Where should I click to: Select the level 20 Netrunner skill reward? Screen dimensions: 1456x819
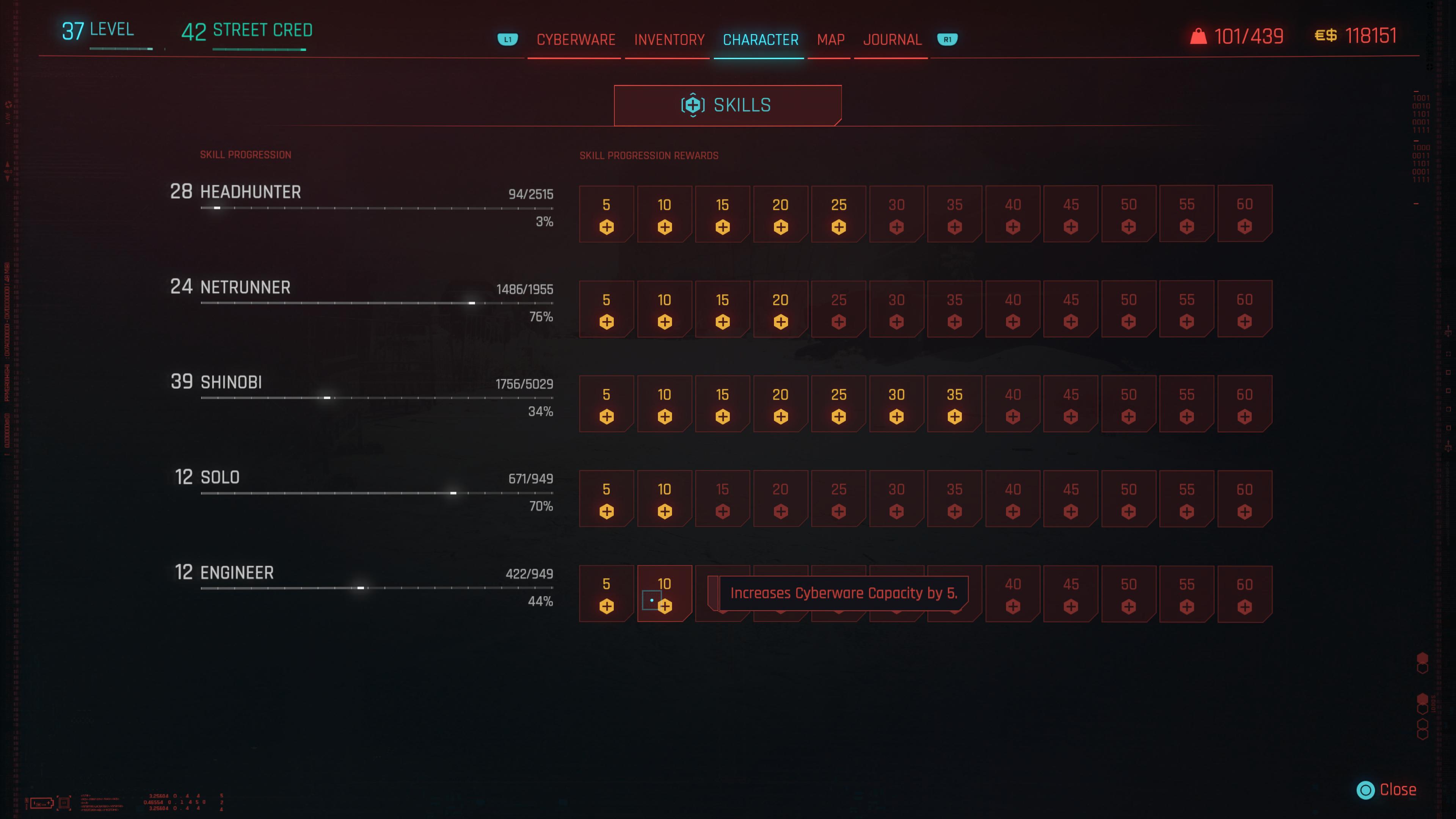click(780, 309)
